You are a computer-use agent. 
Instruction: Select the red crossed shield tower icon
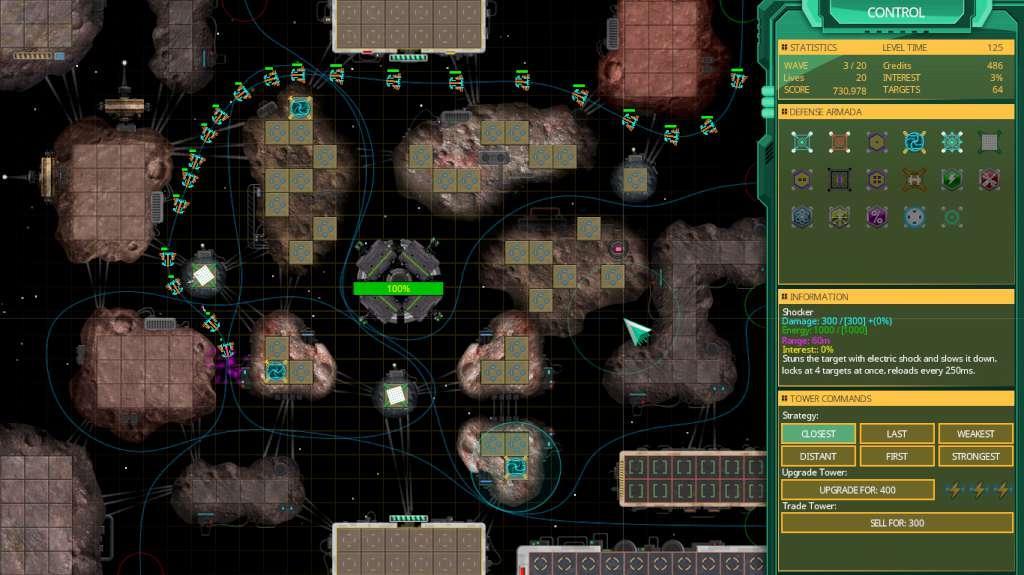[988, 180]
